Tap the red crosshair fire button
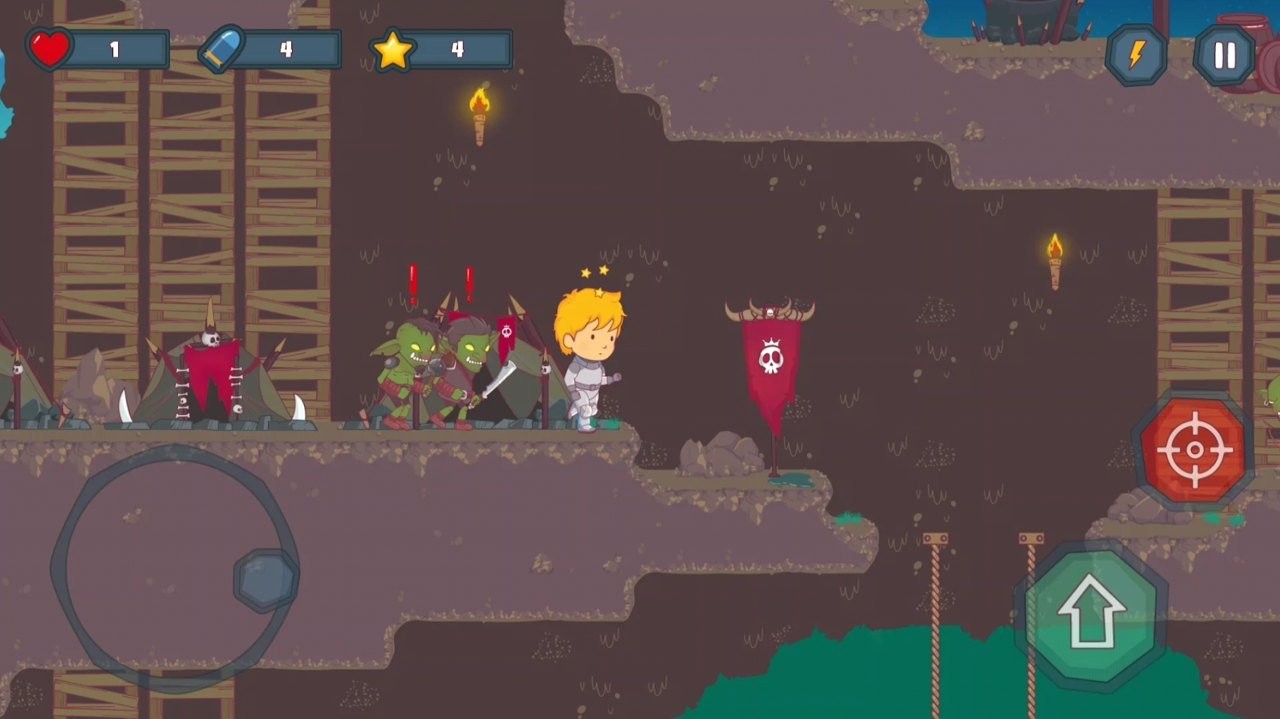 click(x=1194, y=451)
